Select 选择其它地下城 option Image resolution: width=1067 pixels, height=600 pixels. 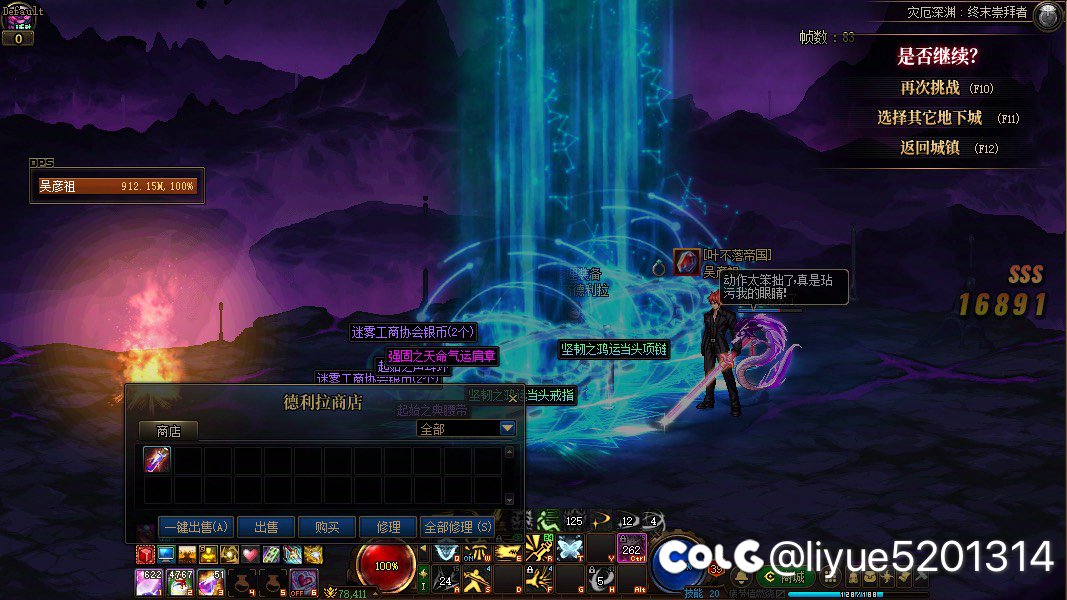(929, 118)
